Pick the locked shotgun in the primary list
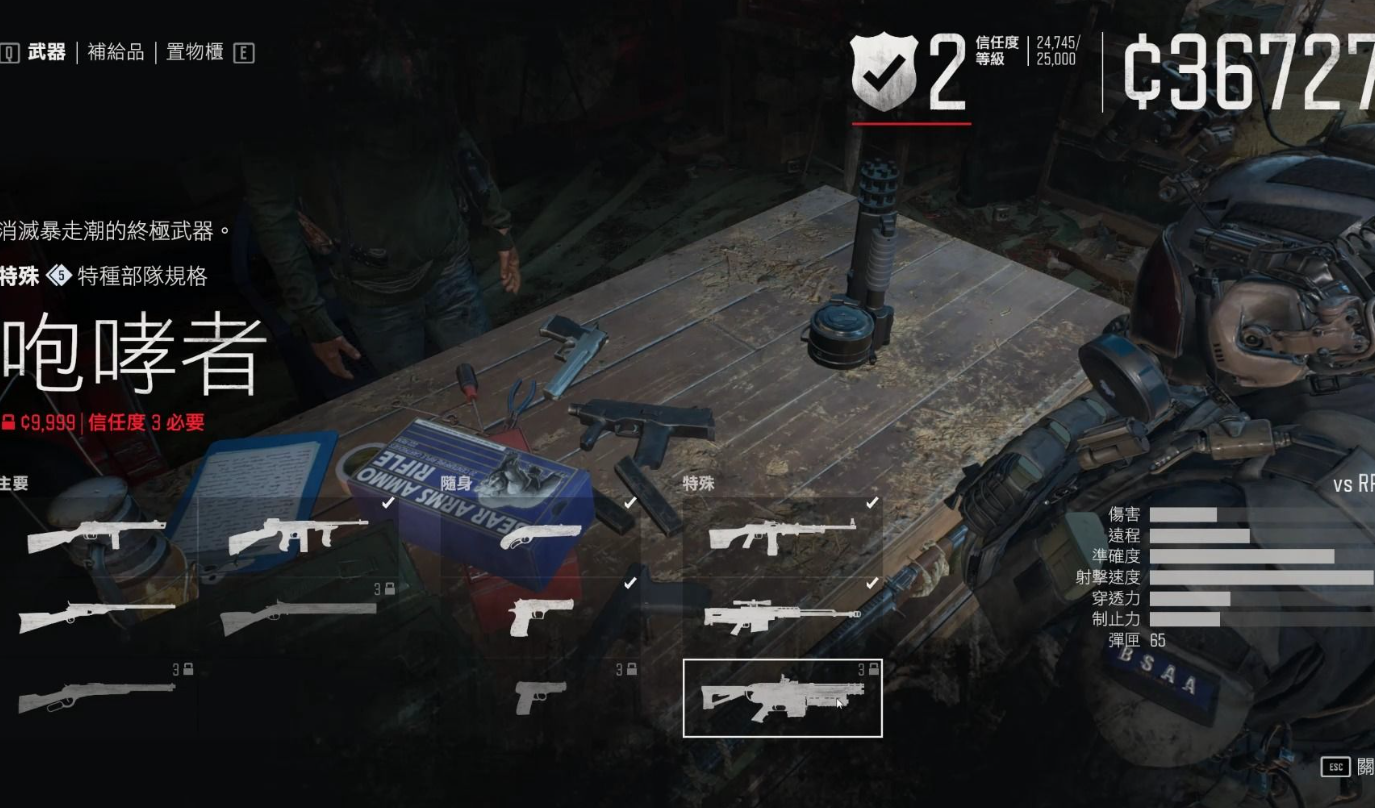 click(298, 617)
